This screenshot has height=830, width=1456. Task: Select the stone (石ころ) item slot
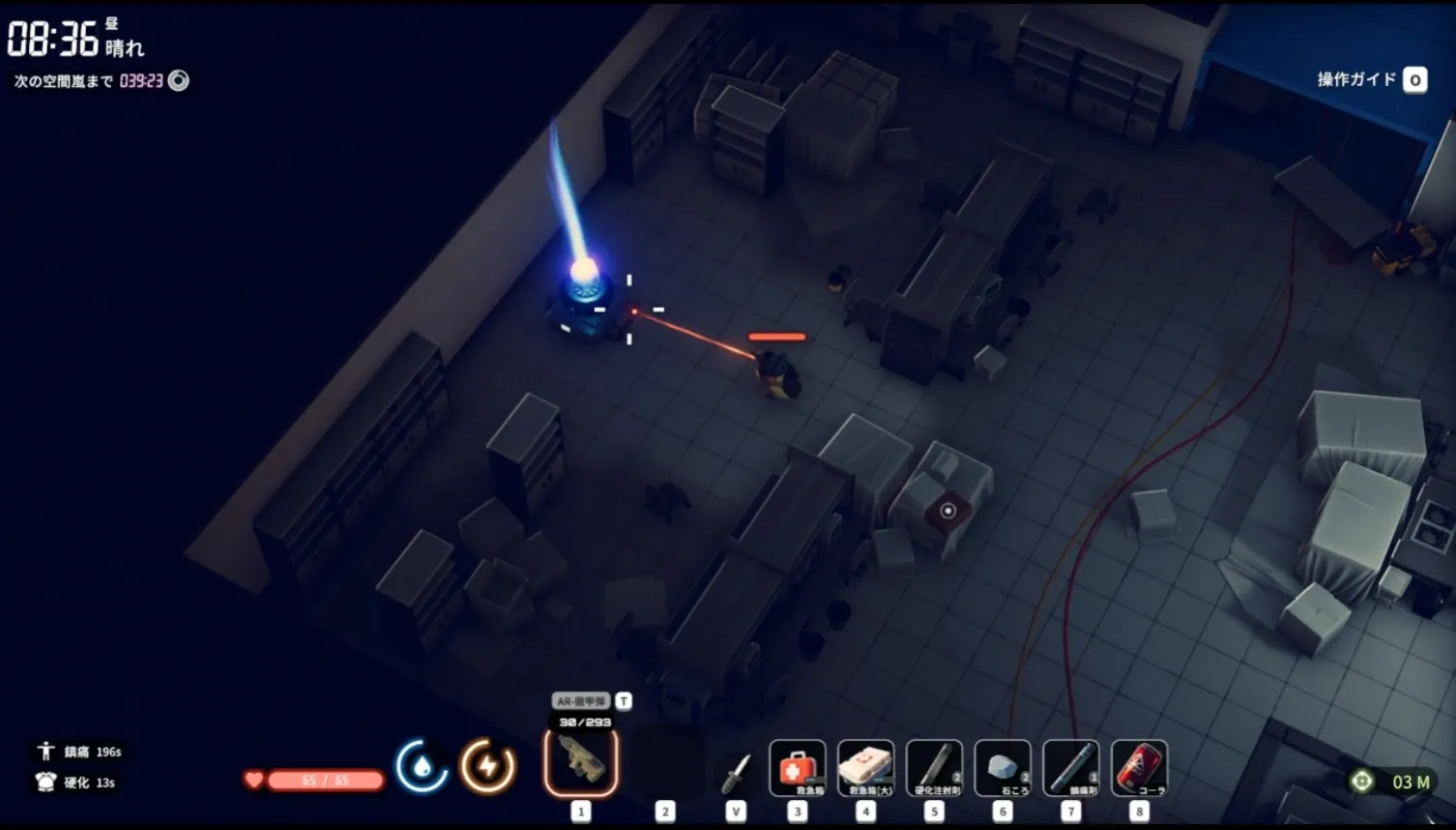(x=1003, y=768)
